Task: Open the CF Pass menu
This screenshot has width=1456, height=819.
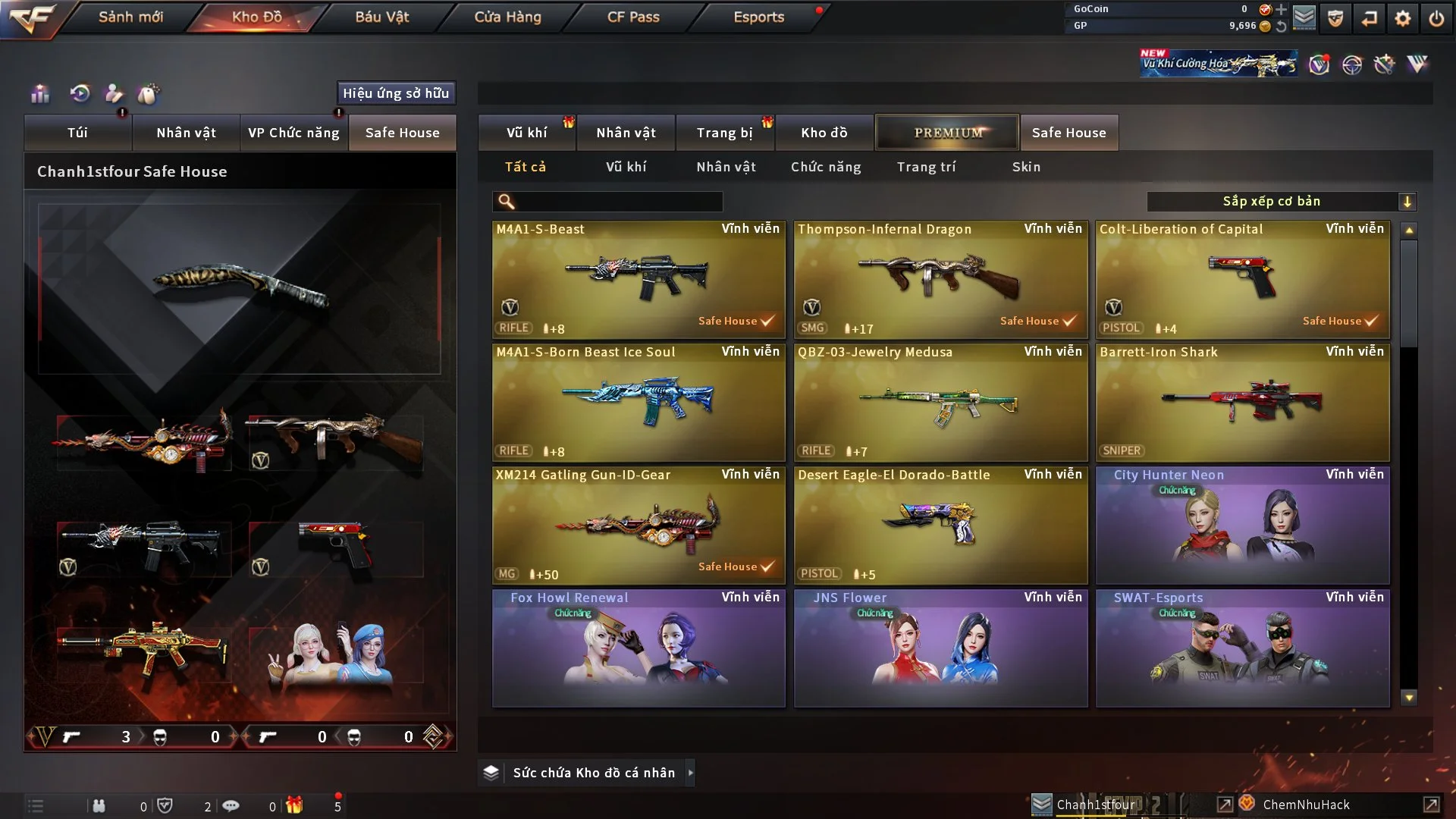Action: click(x=633, y=17)
